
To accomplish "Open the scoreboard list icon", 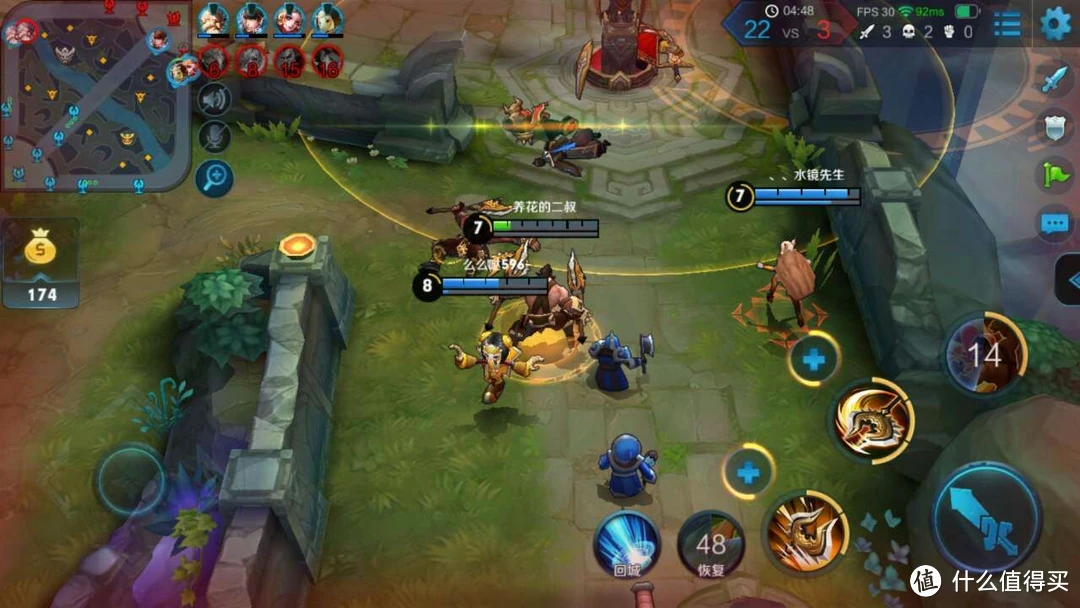I will pos(1007,24).
